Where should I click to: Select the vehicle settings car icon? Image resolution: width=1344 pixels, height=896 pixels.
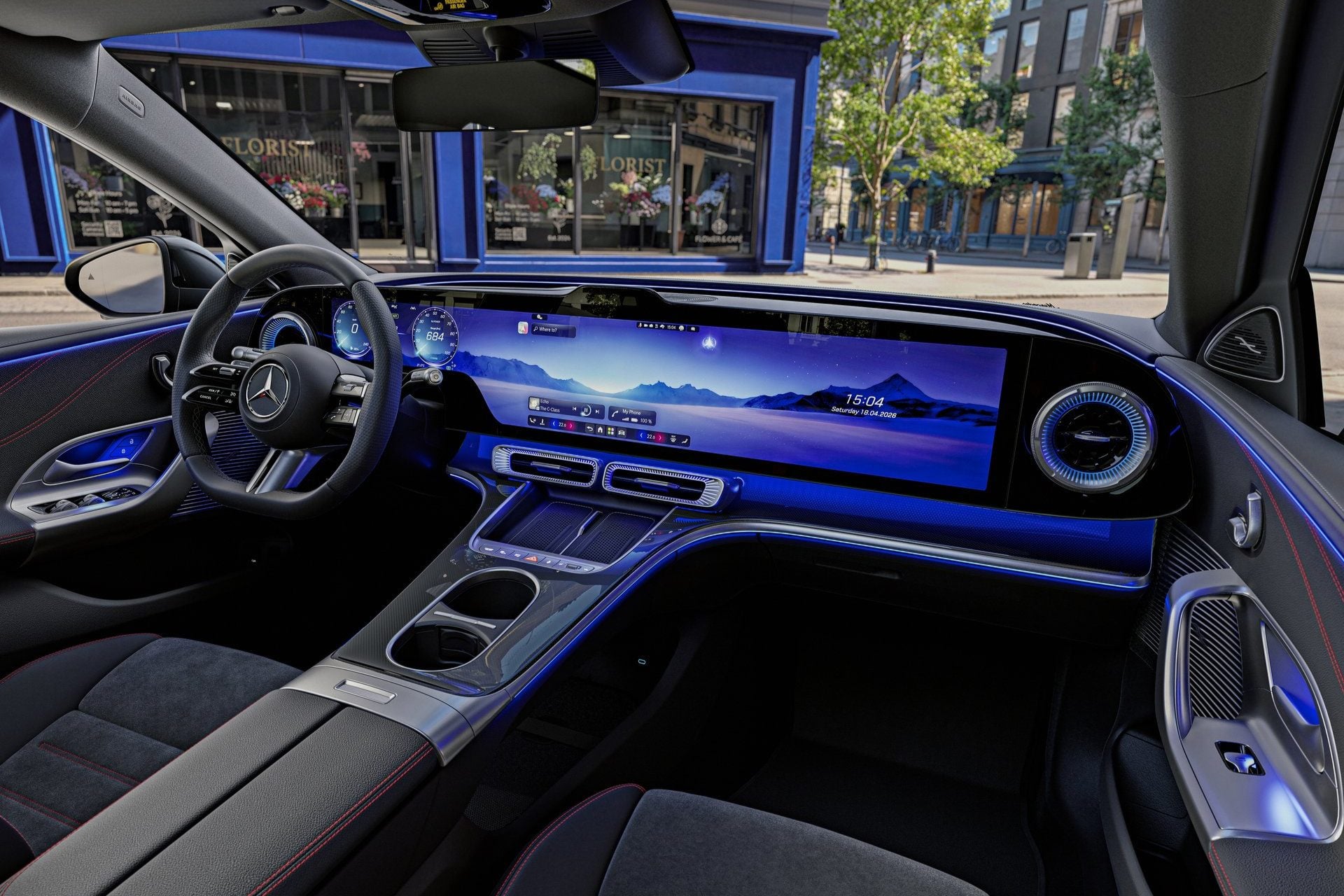622,434
